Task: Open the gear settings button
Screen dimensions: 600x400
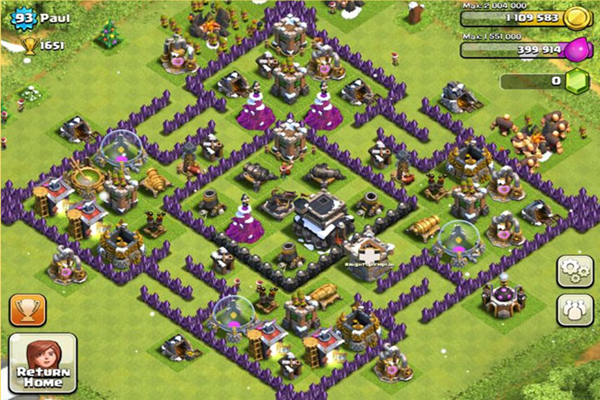Action: click(572, 271)
